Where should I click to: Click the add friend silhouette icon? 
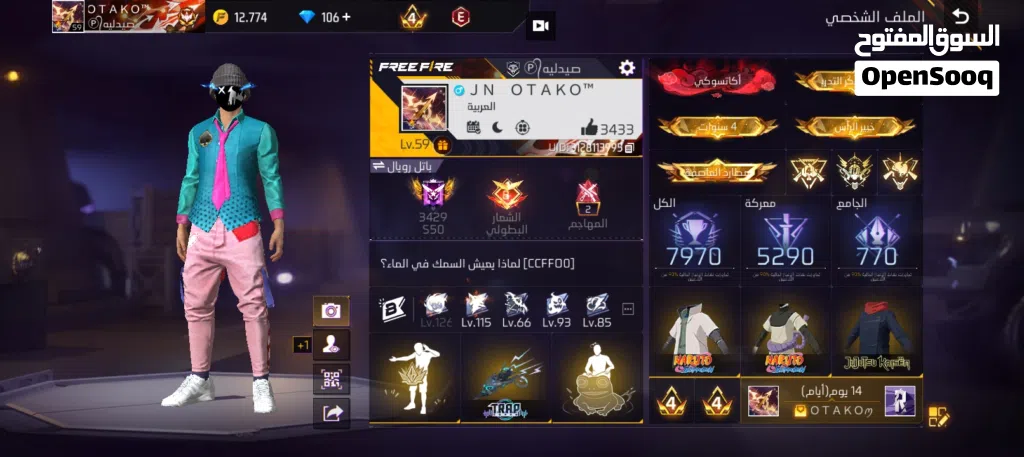[331, 344]
